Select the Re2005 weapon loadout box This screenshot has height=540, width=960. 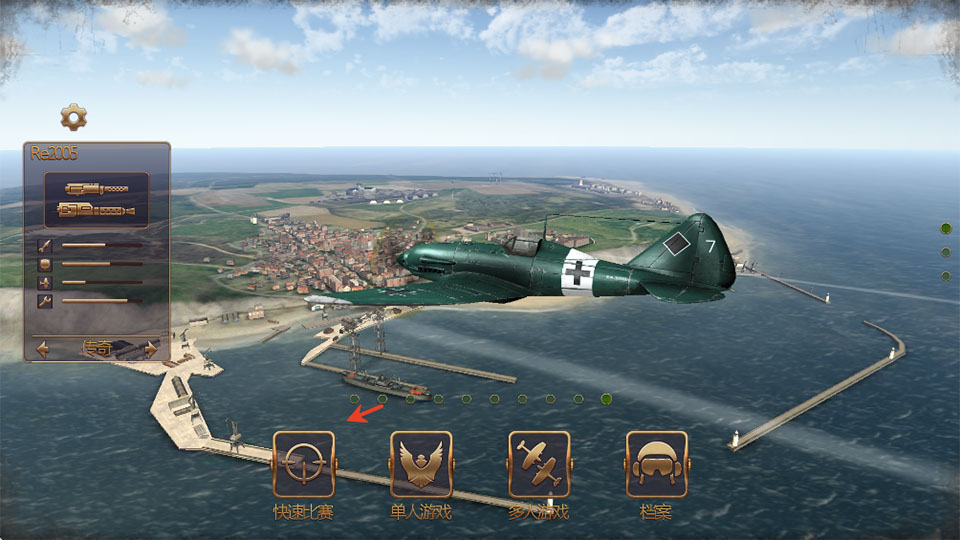pyautogui.click(x=96, y=199)
